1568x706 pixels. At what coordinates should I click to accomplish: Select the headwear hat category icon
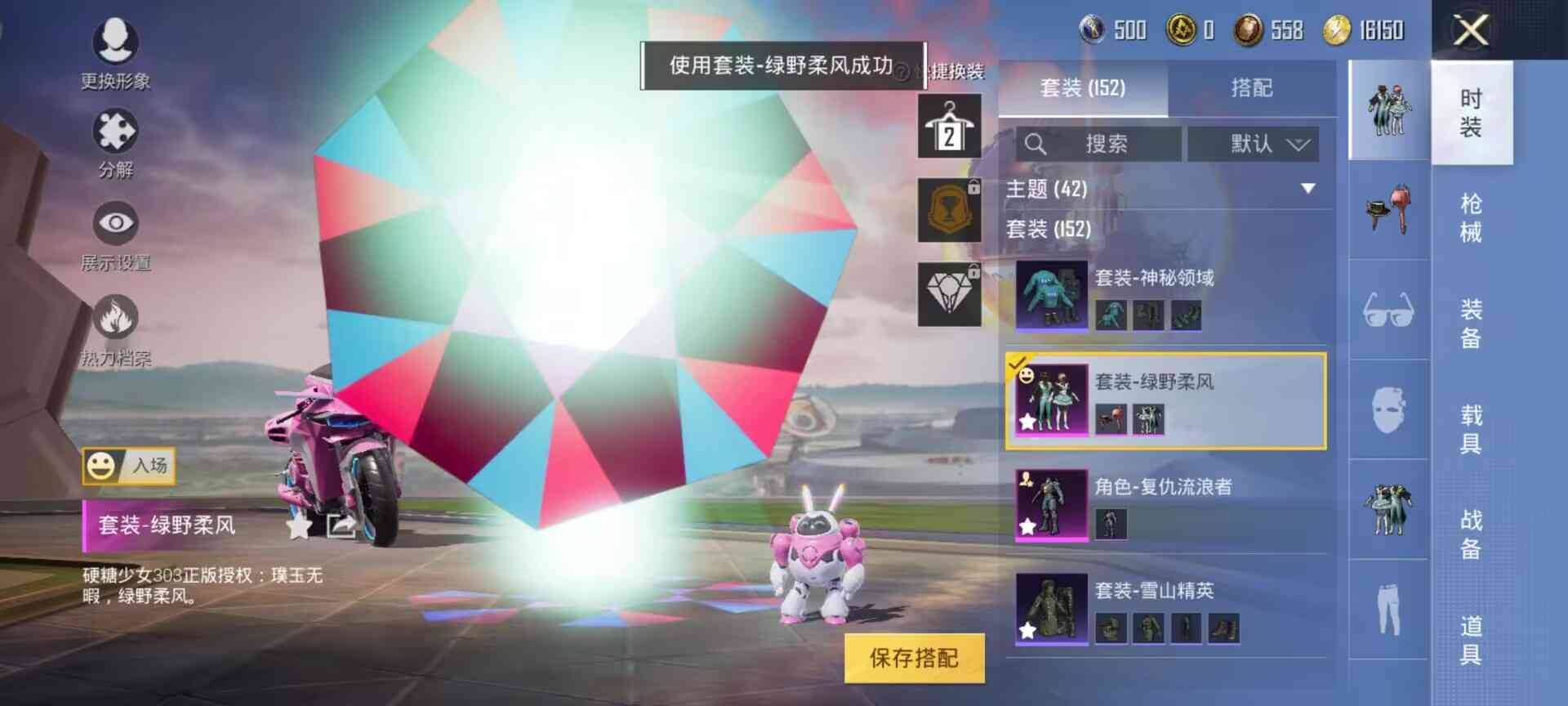(1388, 211)
